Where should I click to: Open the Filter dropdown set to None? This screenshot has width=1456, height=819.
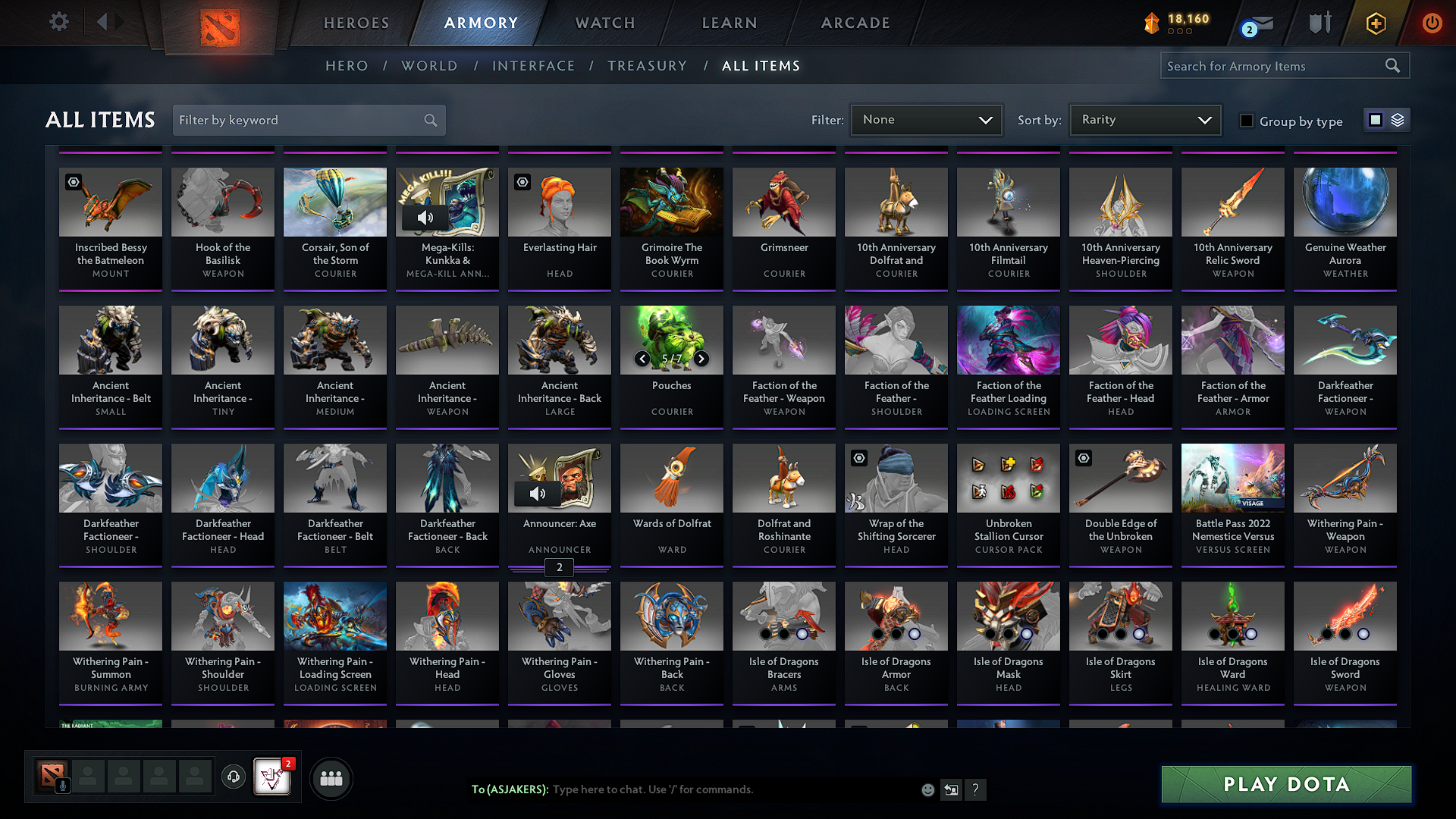(927, 120)
